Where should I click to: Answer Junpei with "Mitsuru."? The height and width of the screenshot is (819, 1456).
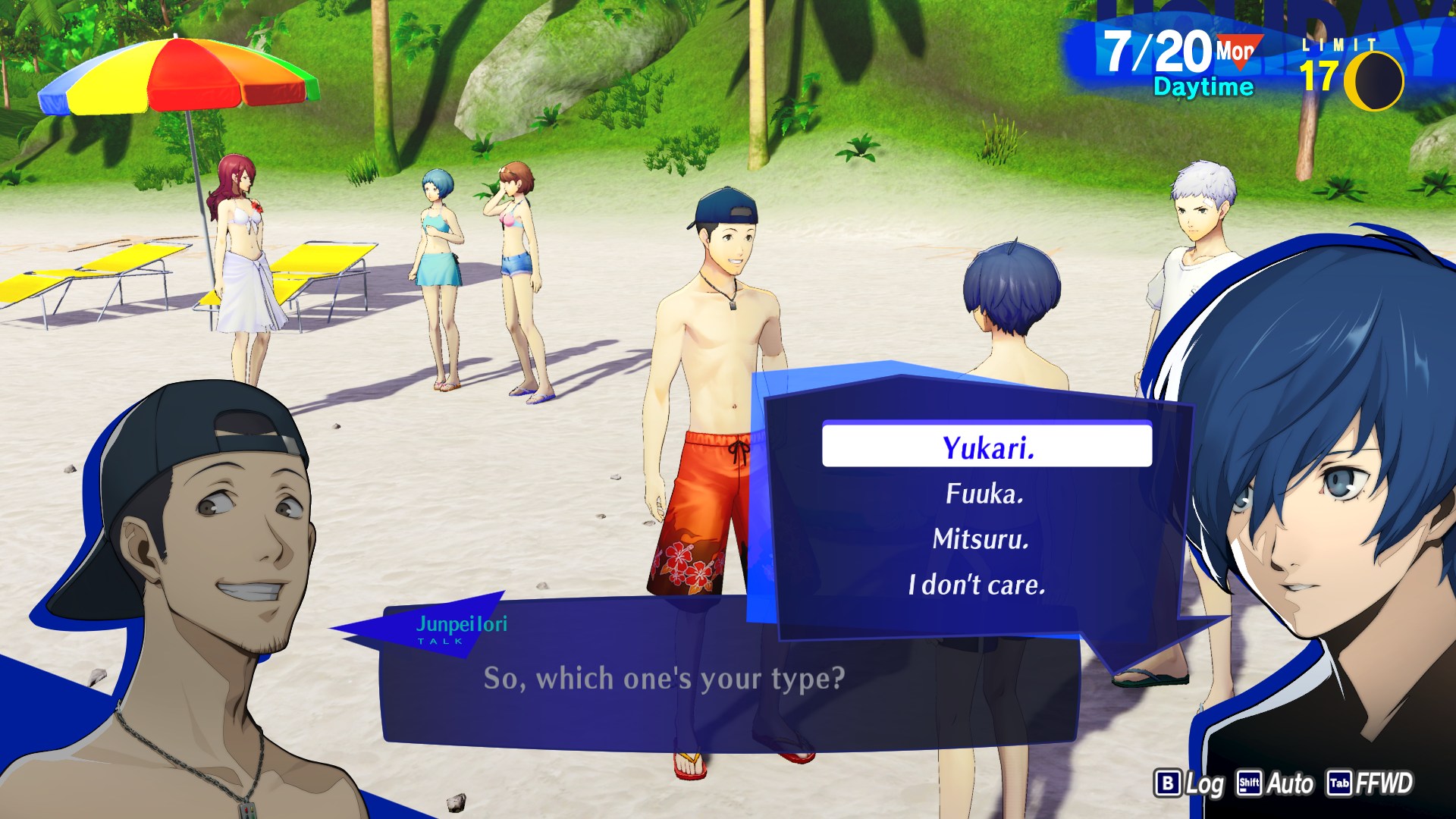pos(981,539)
